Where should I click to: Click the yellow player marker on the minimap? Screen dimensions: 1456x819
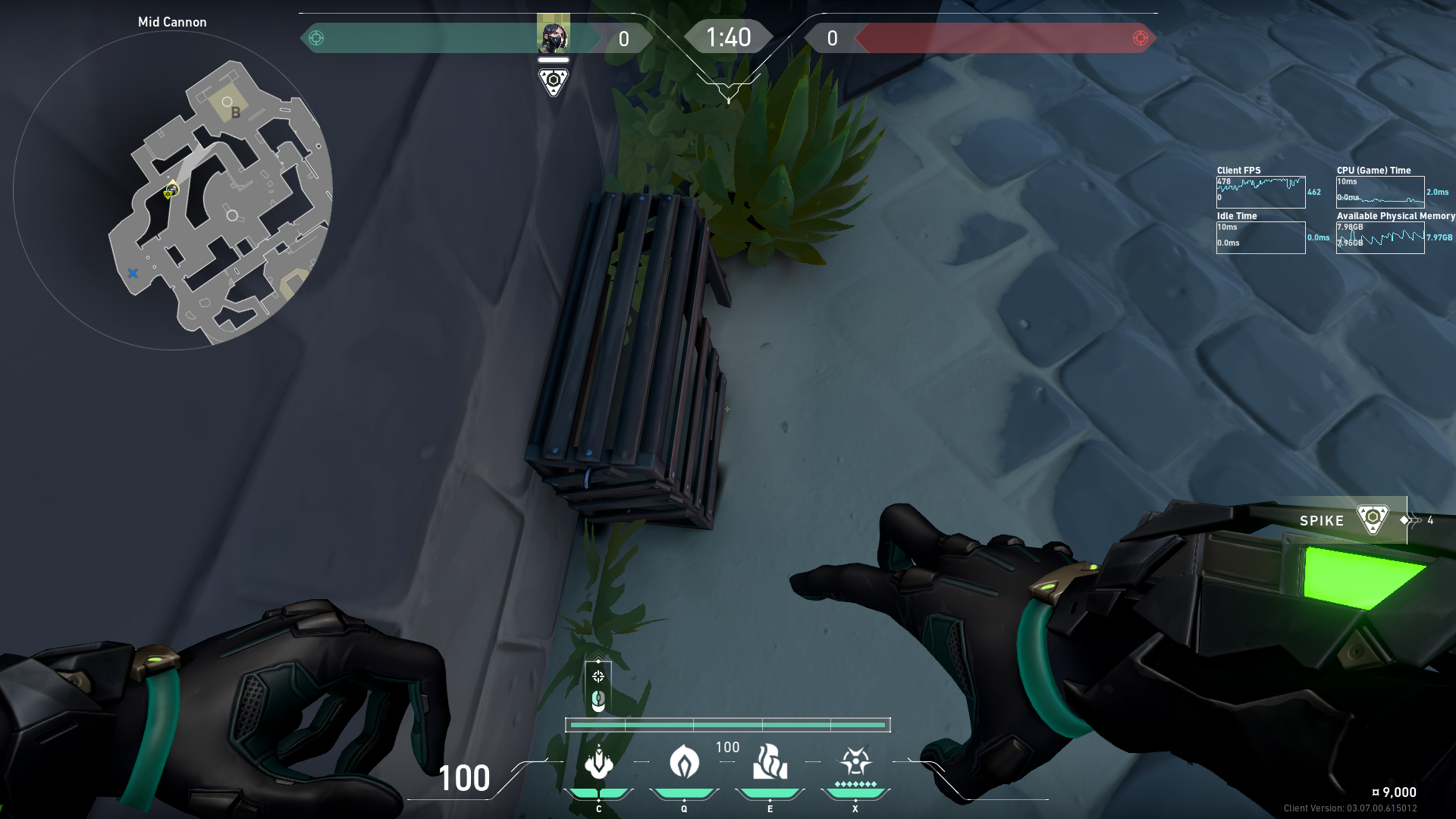[x=171, y=191]
